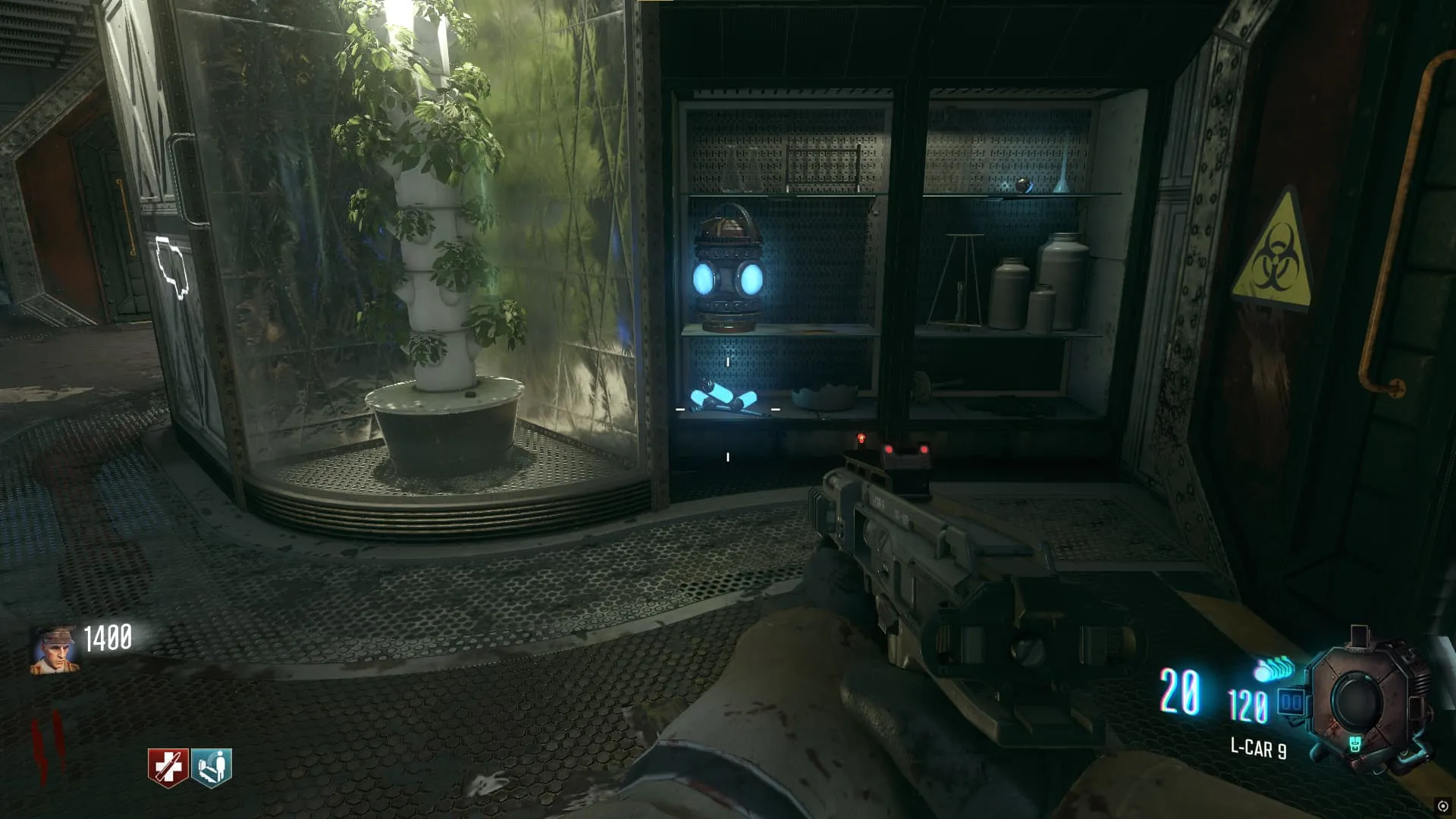1456x819 pixels.
Task: Click the L-CAR 9 weapon name
Action: (1258, 748)
